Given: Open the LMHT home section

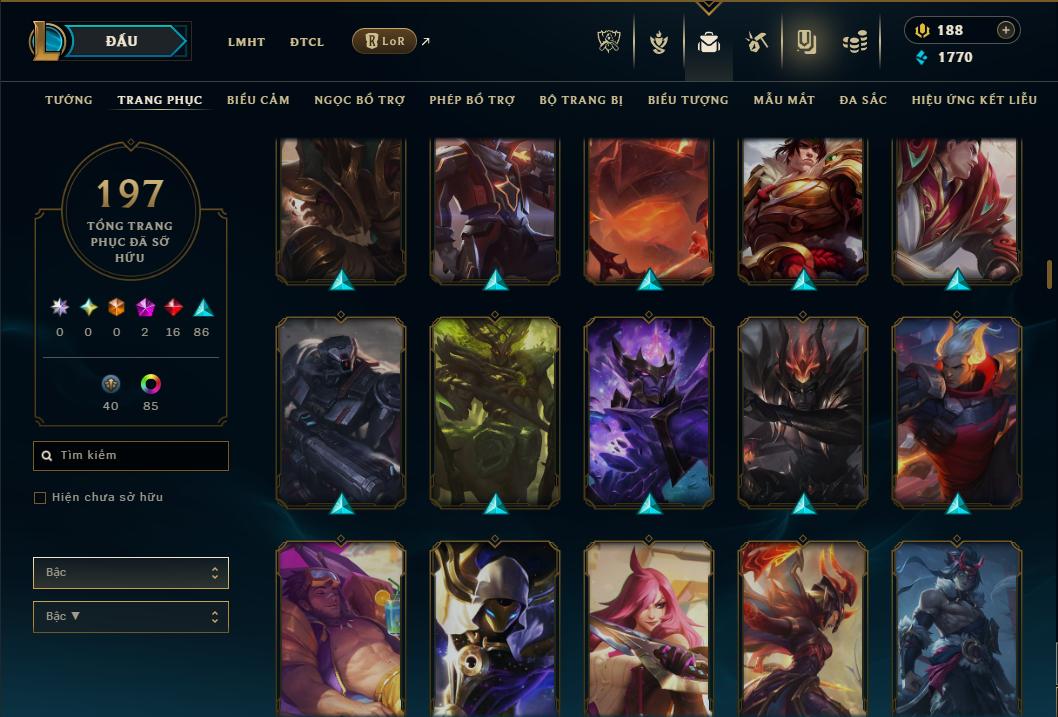Looking at the screenshot, I should [246, 42].
